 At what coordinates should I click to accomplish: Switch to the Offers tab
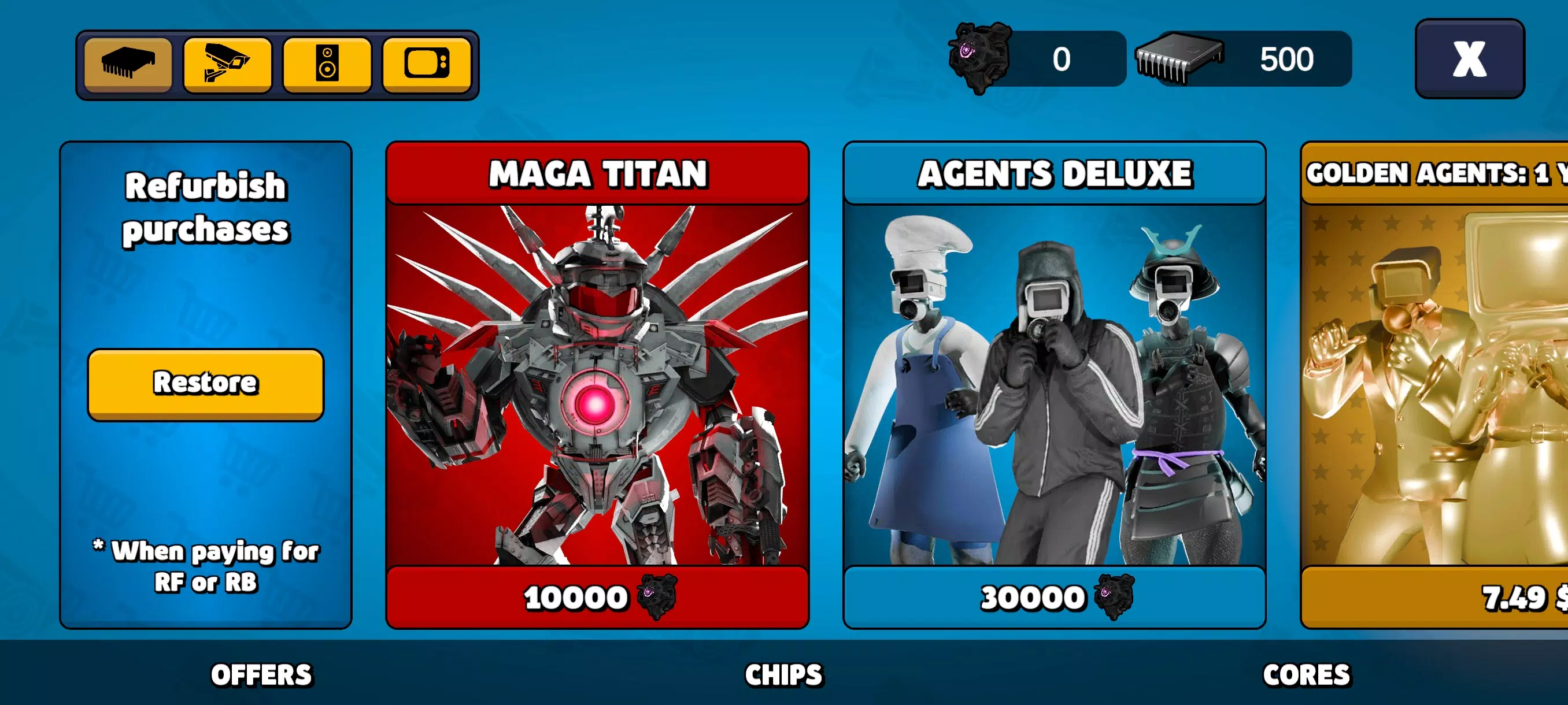[261, 674]
